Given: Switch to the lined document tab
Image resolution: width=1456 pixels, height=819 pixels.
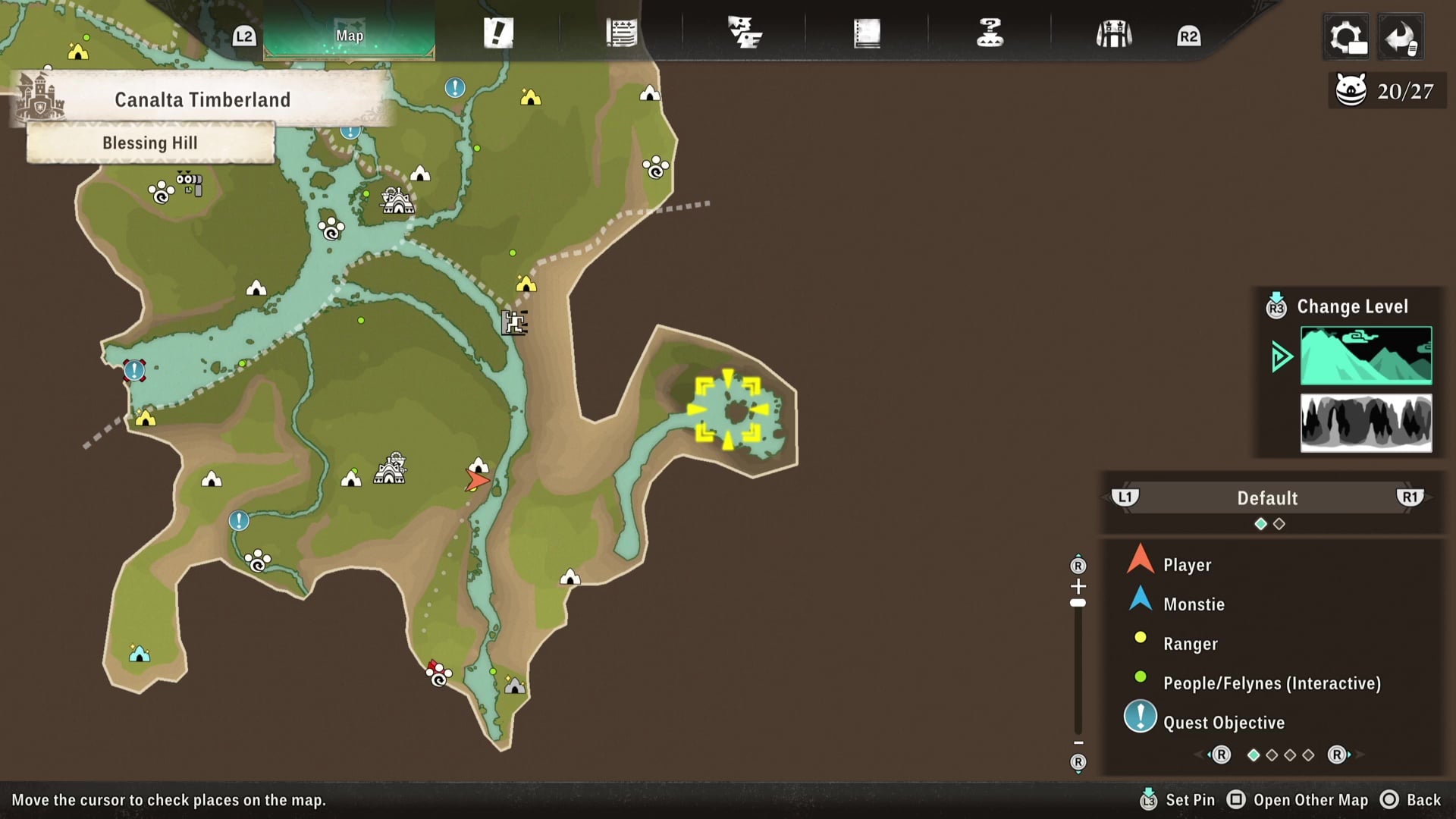Looking at the screenshot, I should click(x=621, y=34).
